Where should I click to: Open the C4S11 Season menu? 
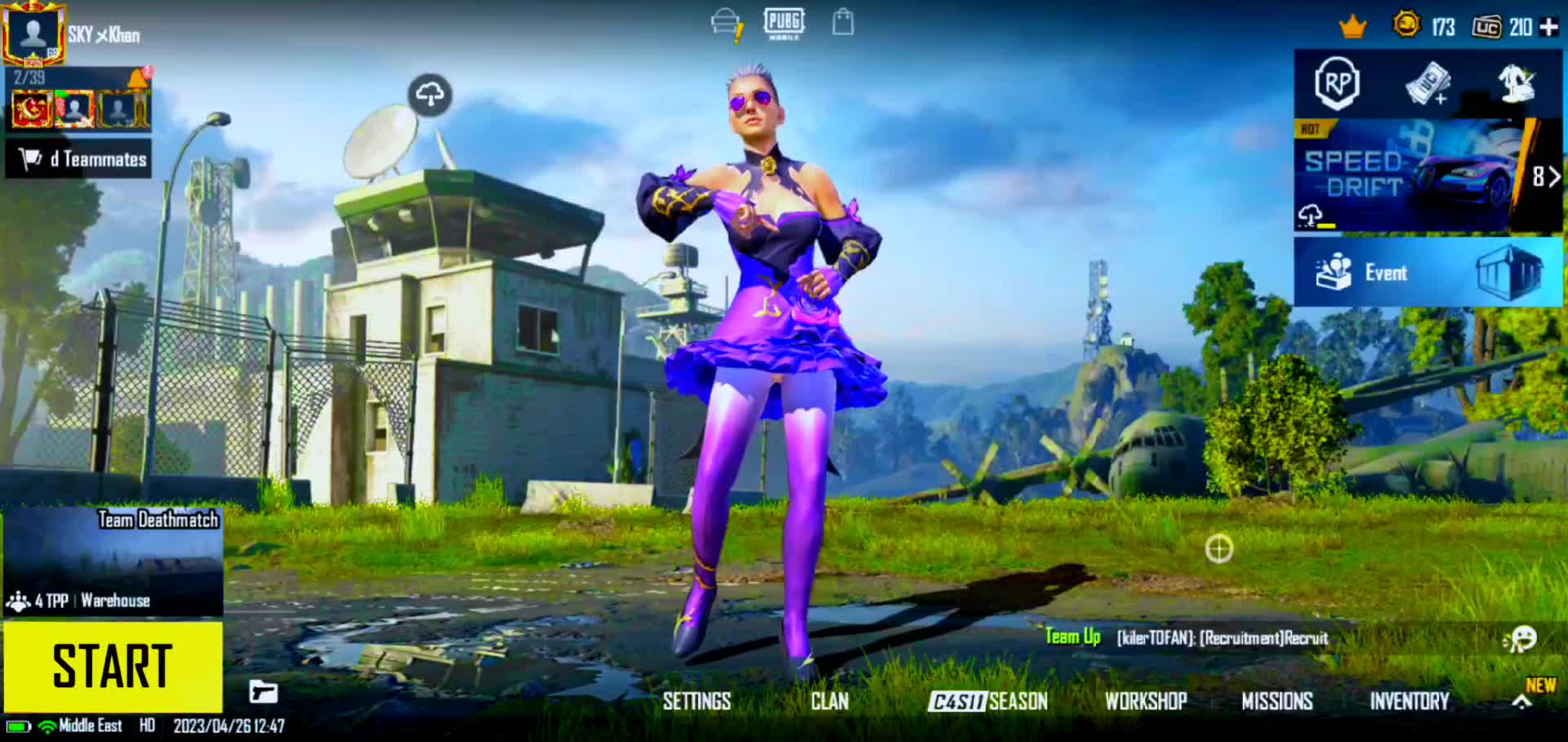click(987, 701)
